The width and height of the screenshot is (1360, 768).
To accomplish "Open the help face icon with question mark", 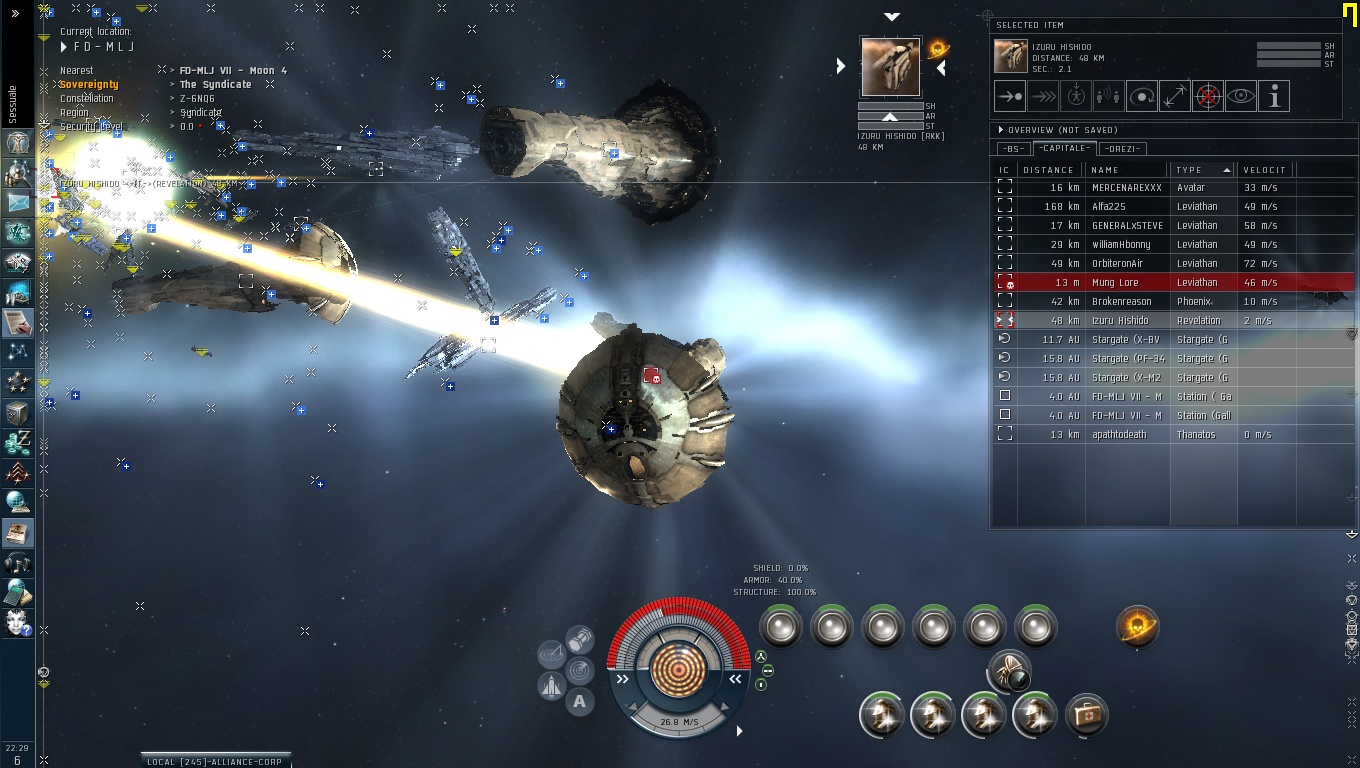I will (18, 623).
